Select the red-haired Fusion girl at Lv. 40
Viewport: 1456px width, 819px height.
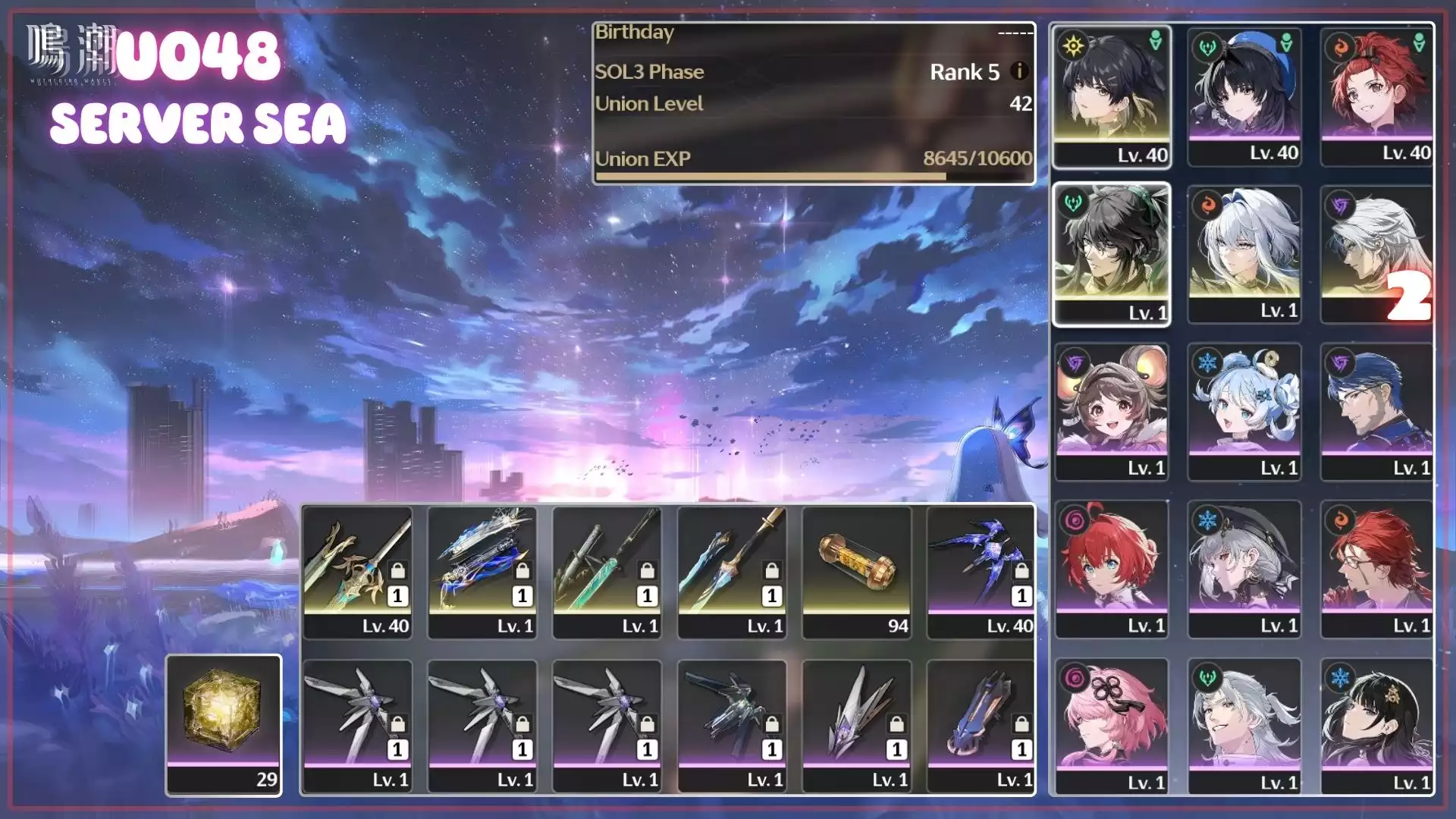click(1376, 95)
